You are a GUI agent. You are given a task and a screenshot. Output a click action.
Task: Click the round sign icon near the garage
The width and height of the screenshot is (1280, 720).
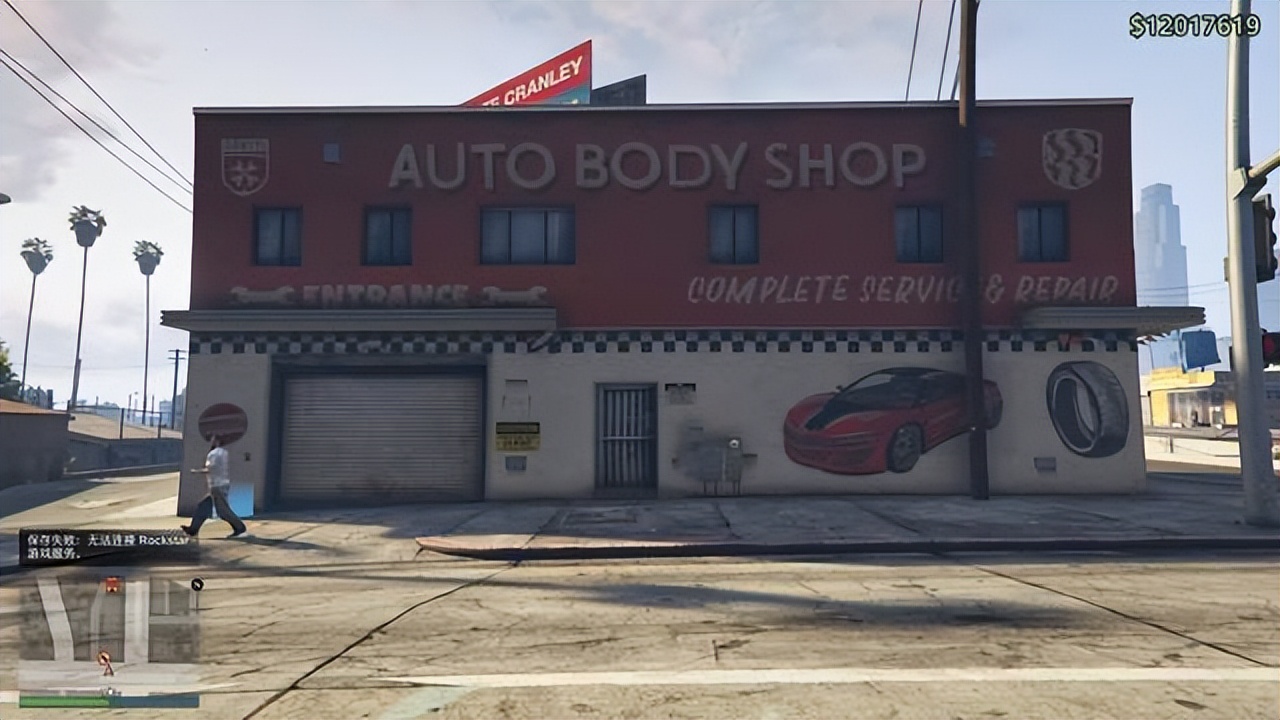click(x=222, y=423)
